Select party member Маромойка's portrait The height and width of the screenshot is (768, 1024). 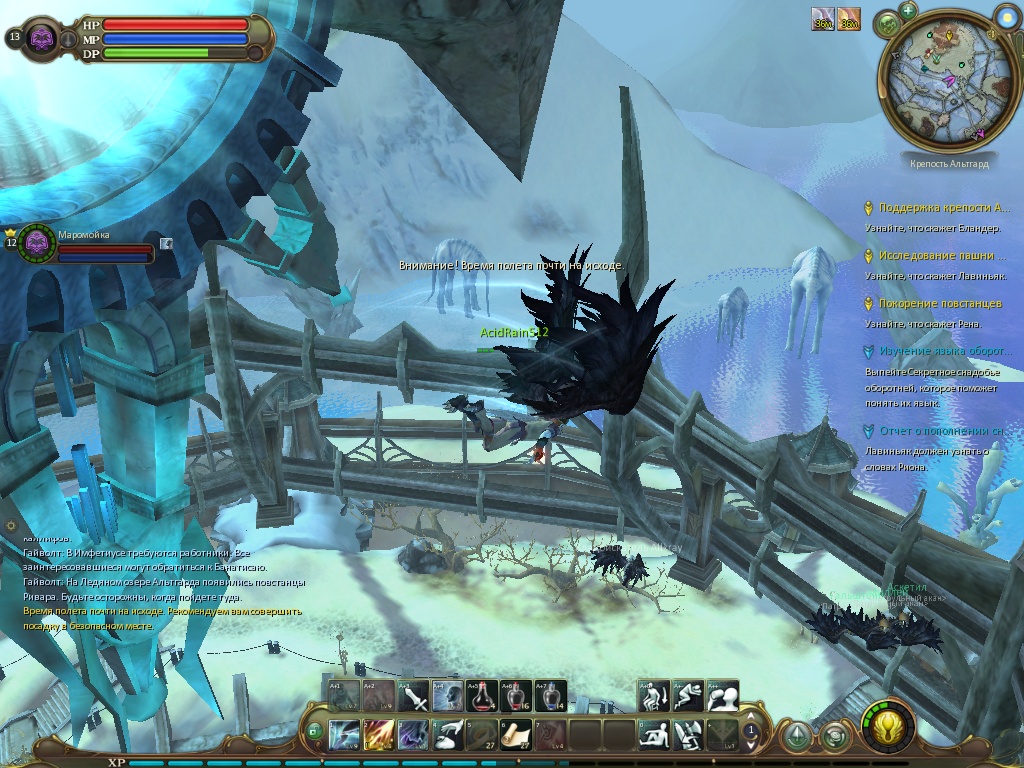pyautogui.click(x=38, y=242)
